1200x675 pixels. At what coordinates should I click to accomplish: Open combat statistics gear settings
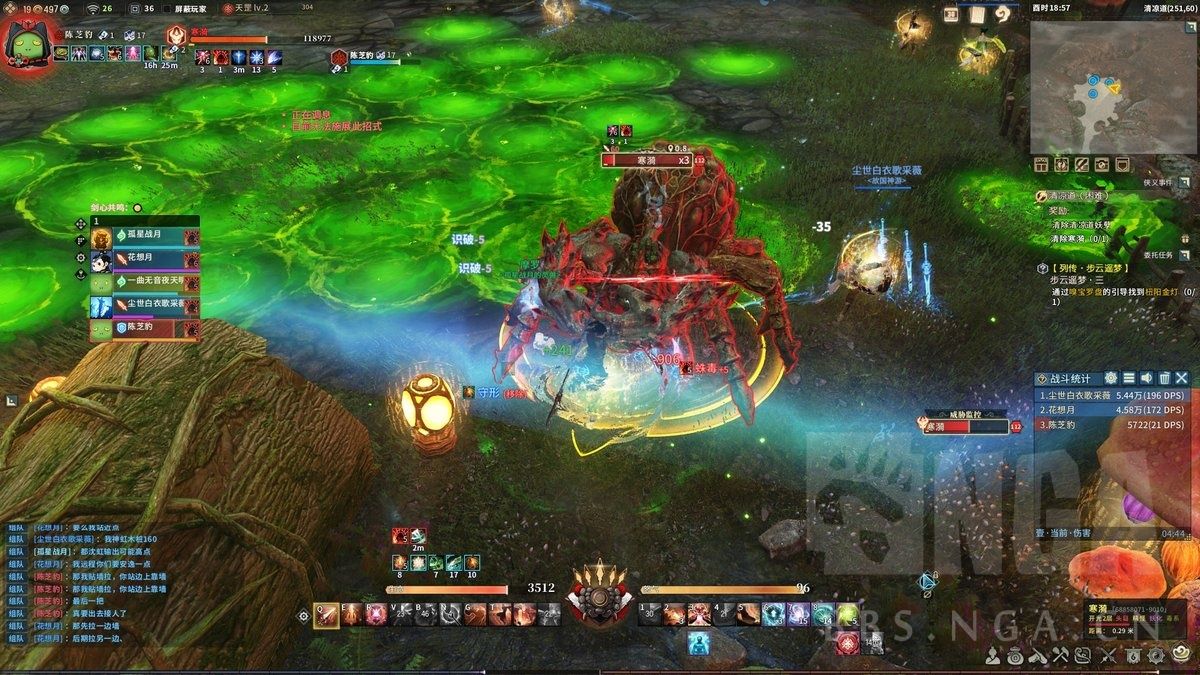click(1110, 378)
